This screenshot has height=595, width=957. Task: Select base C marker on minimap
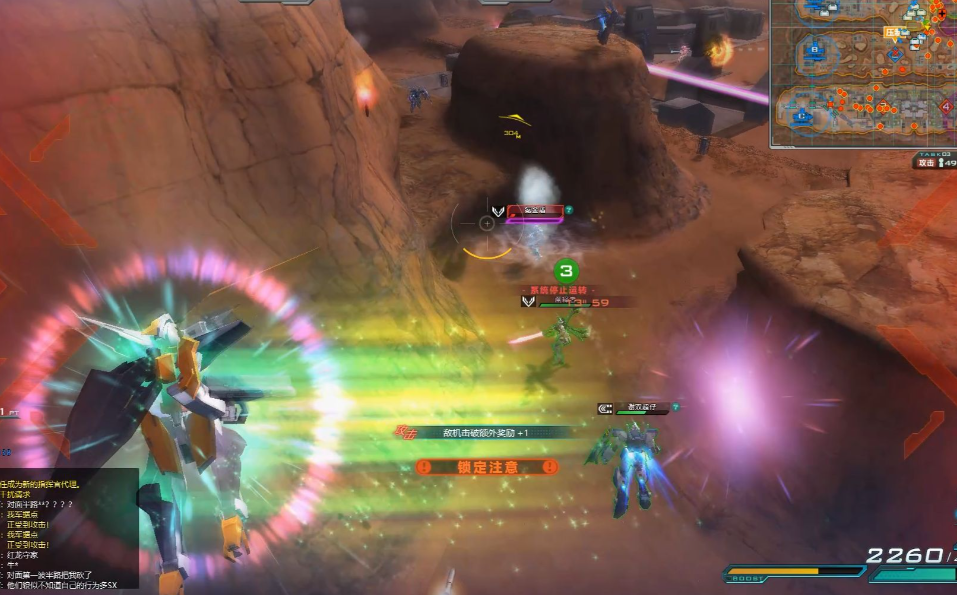pyautogui.click(x=801, y=115)
